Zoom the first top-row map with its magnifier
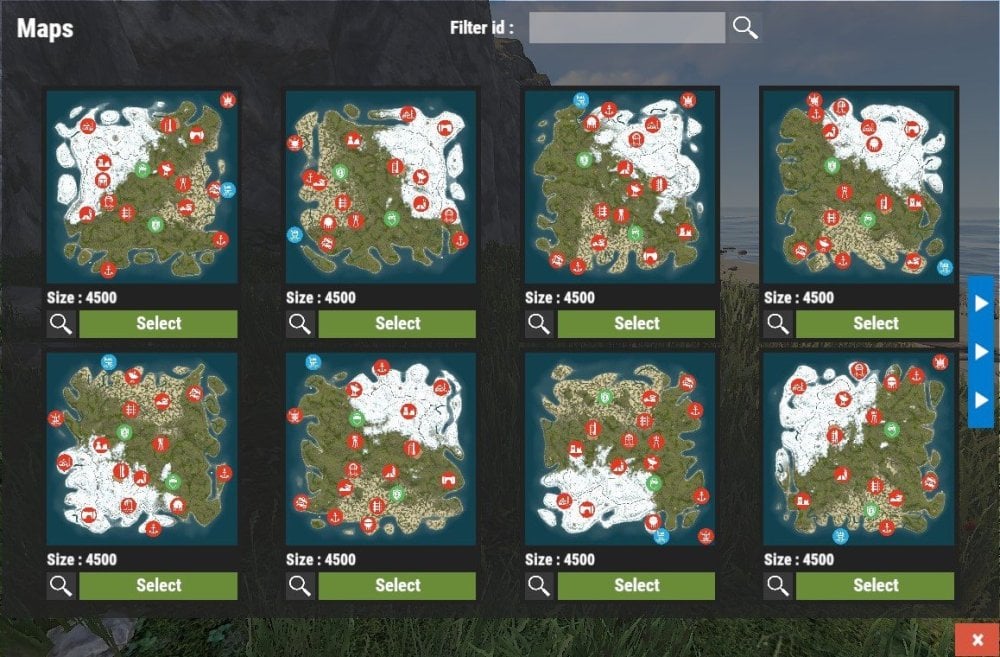Viewport: 1000px width, 657px height. coord(61,324)
